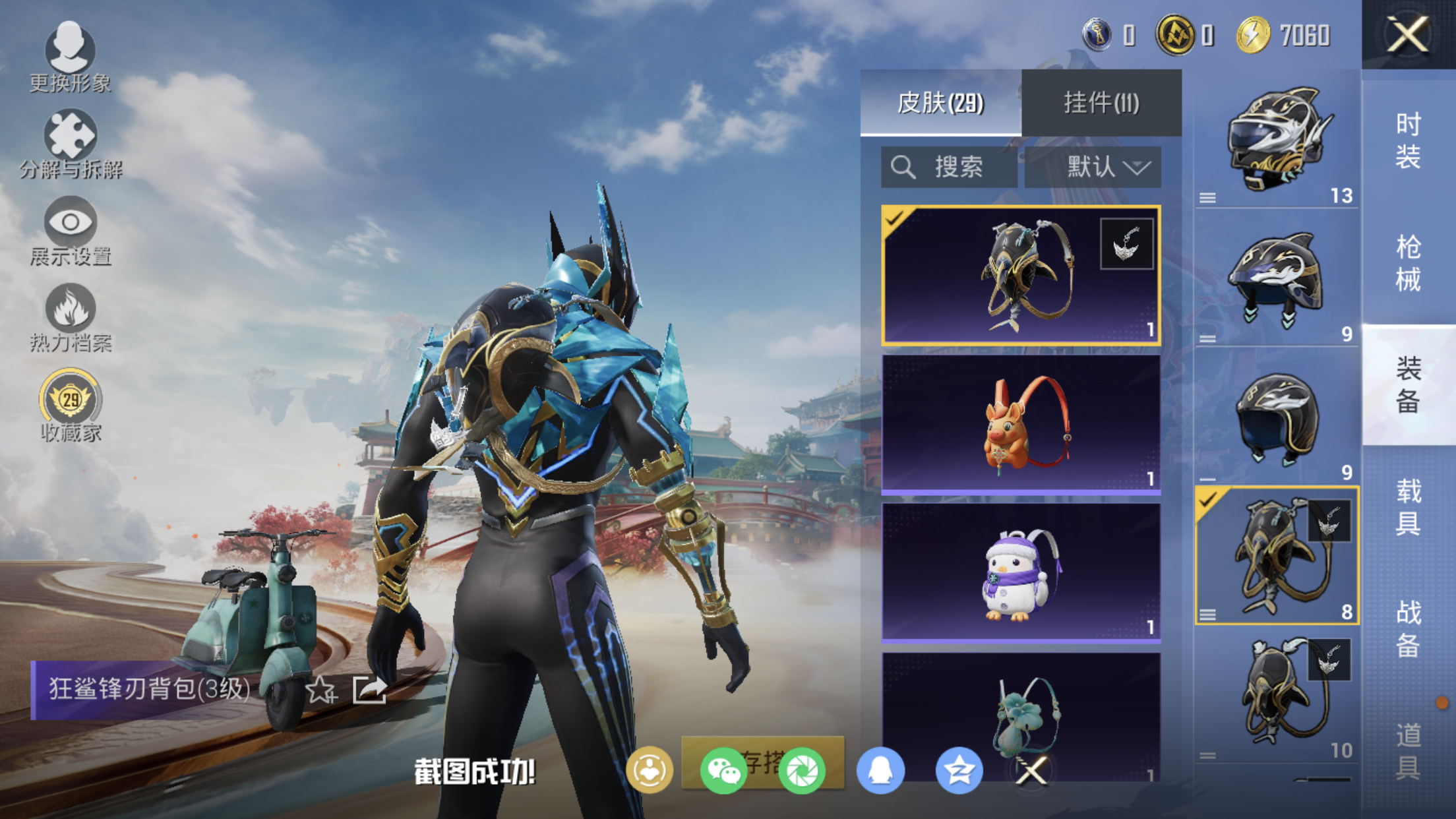
Task: Choose the helmet skin with count 13
Action: tap(1277, 140)
